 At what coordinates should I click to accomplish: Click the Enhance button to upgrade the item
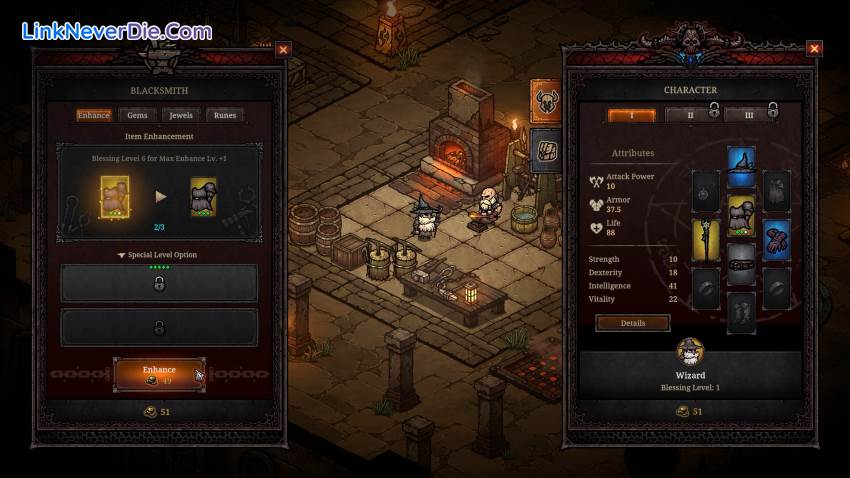pos(159,374)
